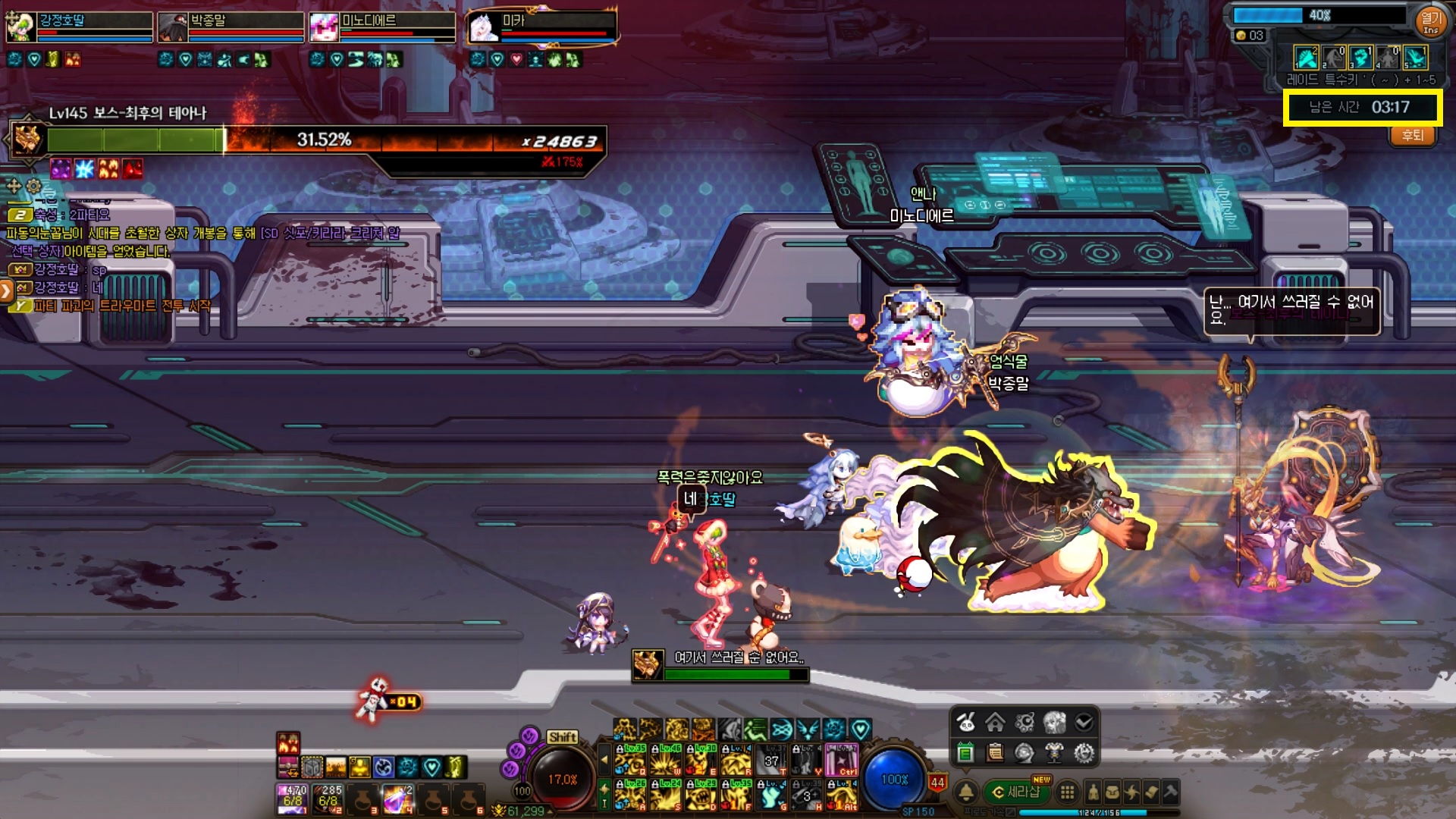Click the skill bar page arrow
Image resolution: width=1456 pixels, height=819 pixels.
[604, 758]
